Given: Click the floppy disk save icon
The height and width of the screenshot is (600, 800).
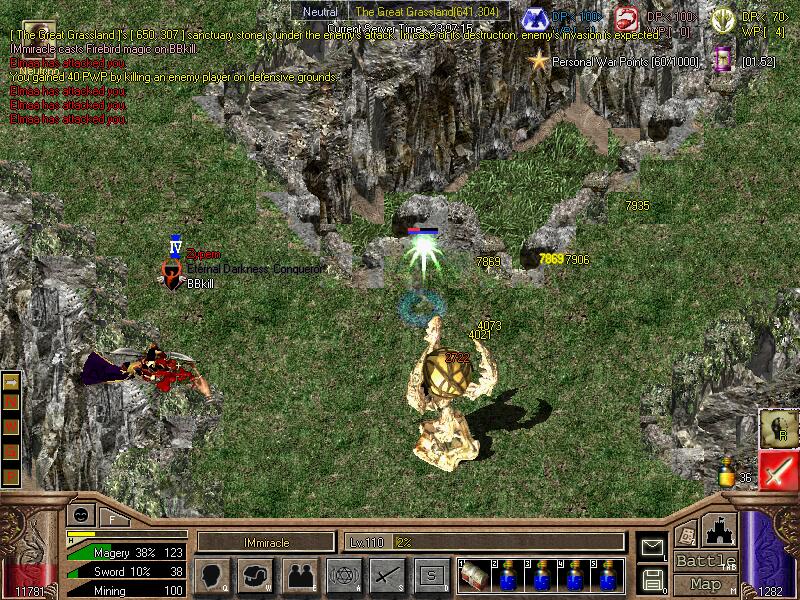Looking at the screenshot, I should [x=652, y=578].
